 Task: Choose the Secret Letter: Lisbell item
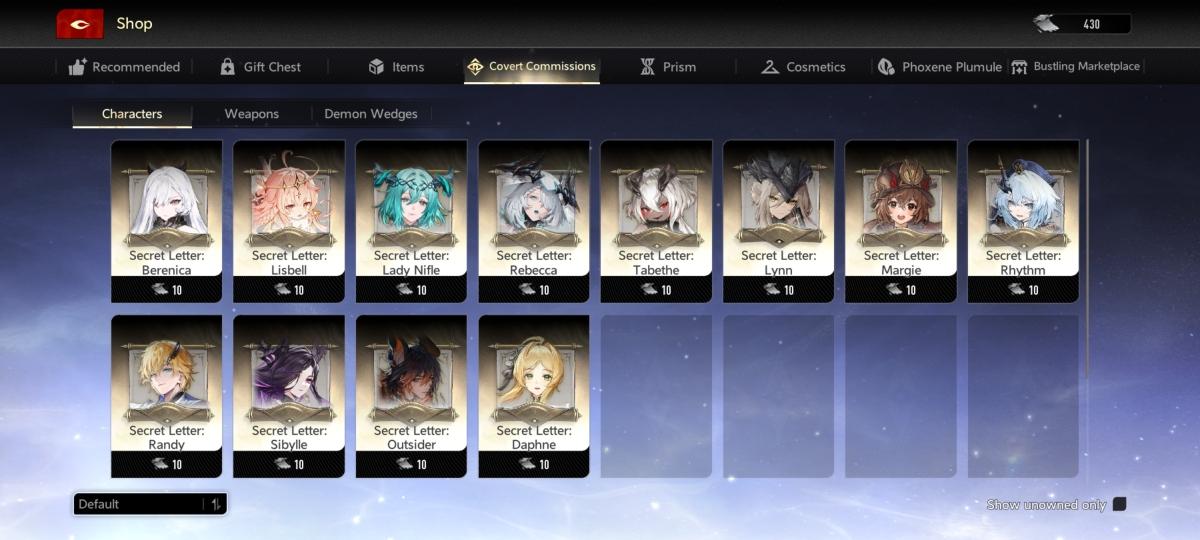click(289, 220)
